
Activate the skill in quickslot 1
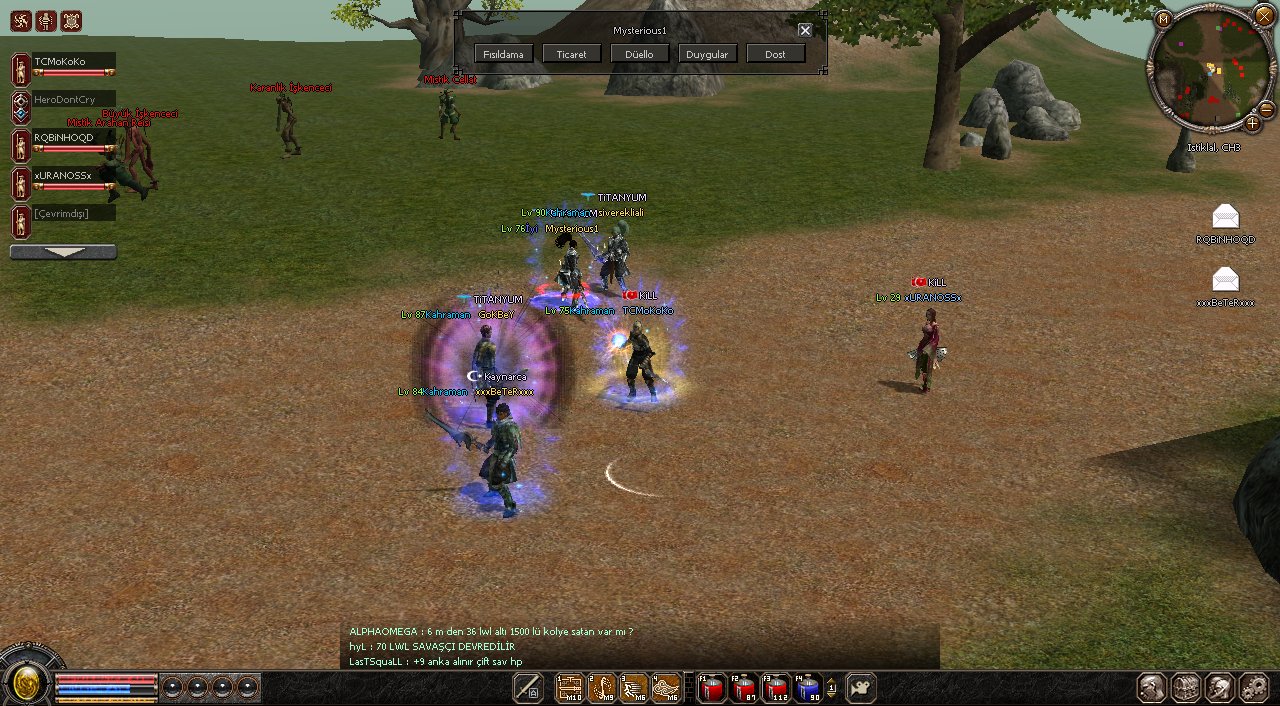coord(569,688)
